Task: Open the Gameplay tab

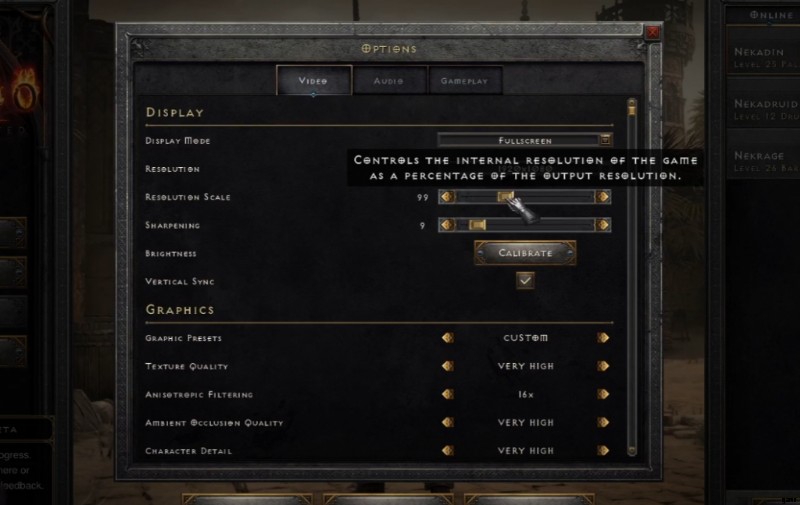Action: [463, 80]
